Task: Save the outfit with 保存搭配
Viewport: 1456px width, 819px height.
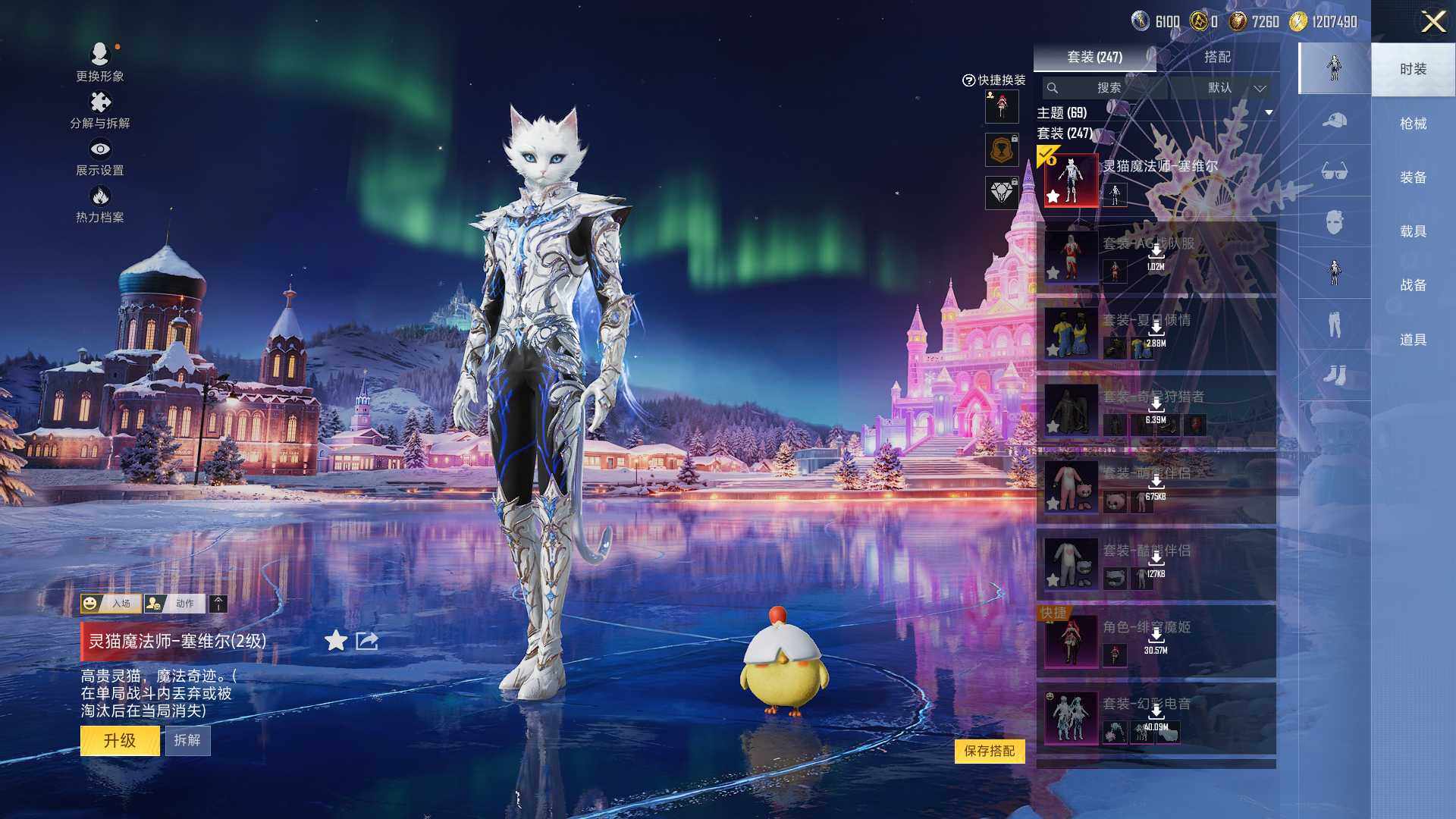Action: [x=990, y=751]
